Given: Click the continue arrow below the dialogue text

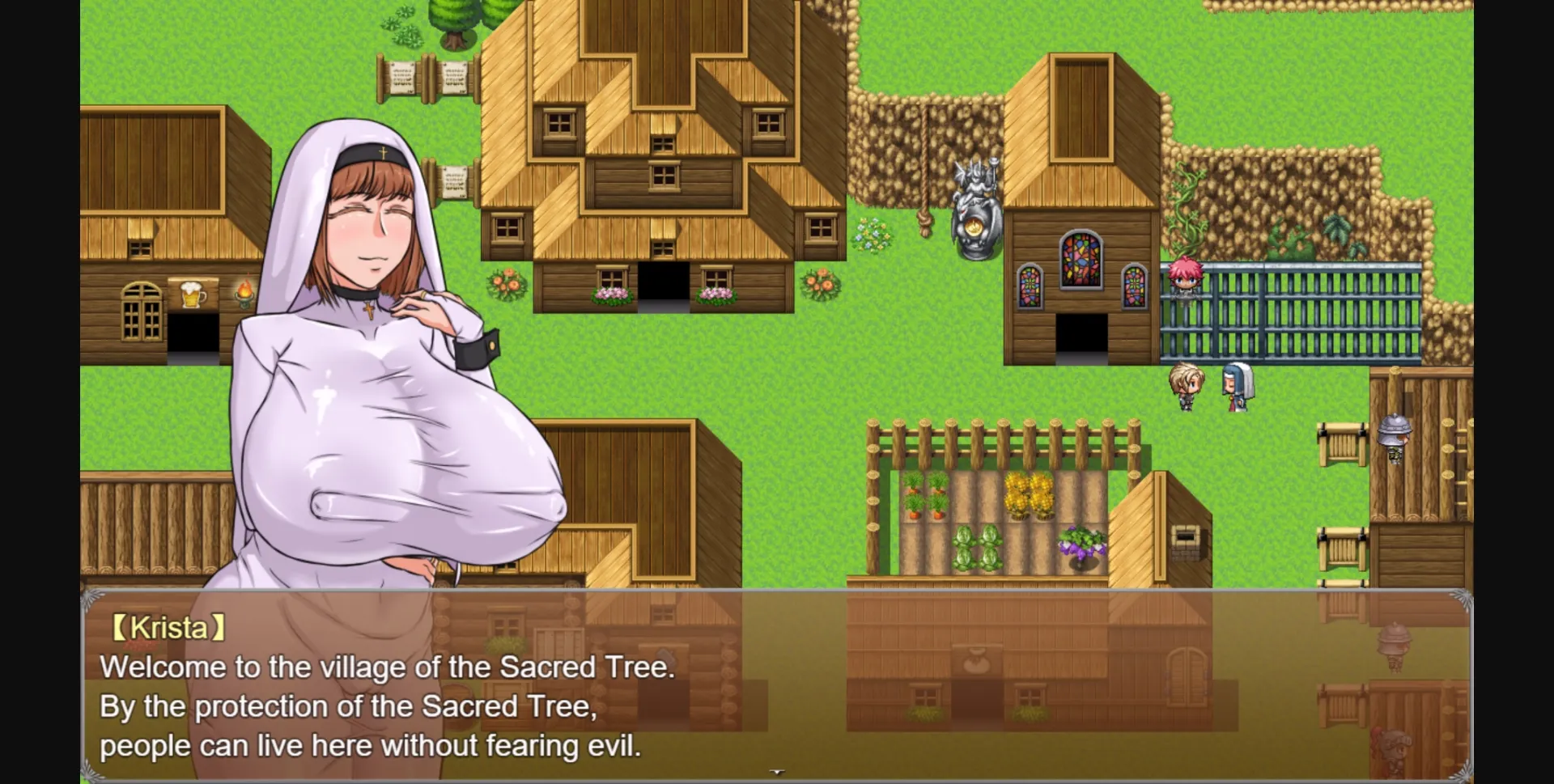Looking at the screenshot, I should click(x=777, y=773).
